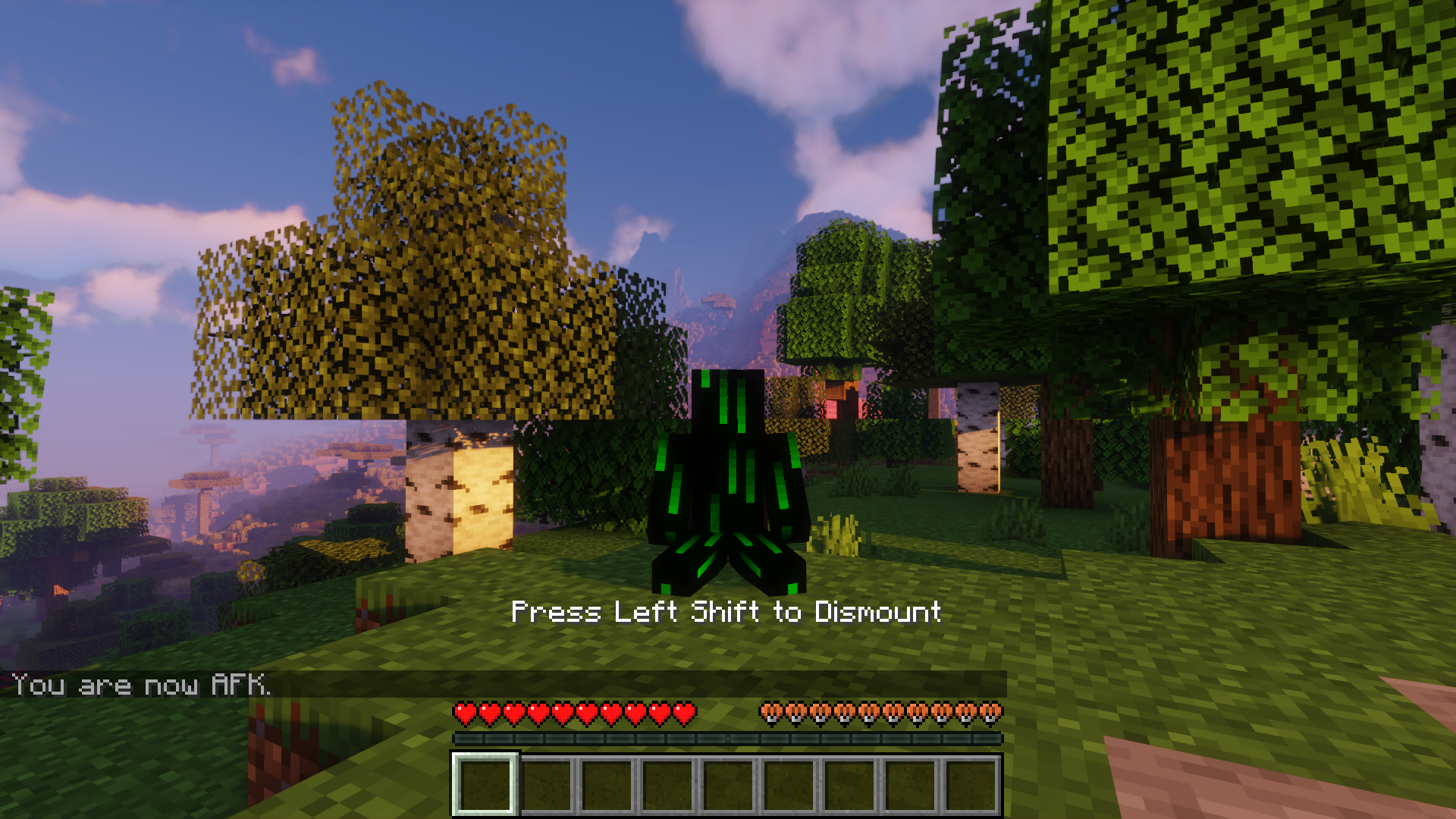1456x819 pixels.
Task: Click the seventh hotbar slot
Action: click(x=850, y=781)
